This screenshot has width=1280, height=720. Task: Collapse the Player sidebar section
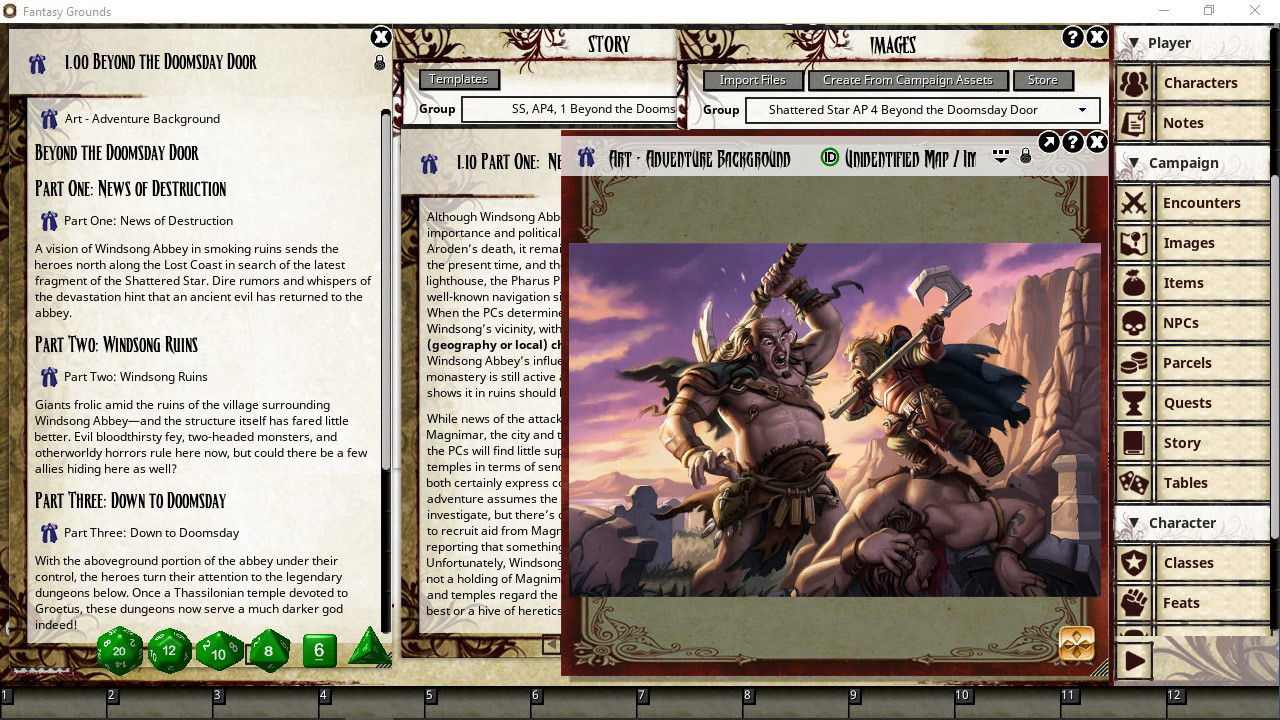[1134, 42]
